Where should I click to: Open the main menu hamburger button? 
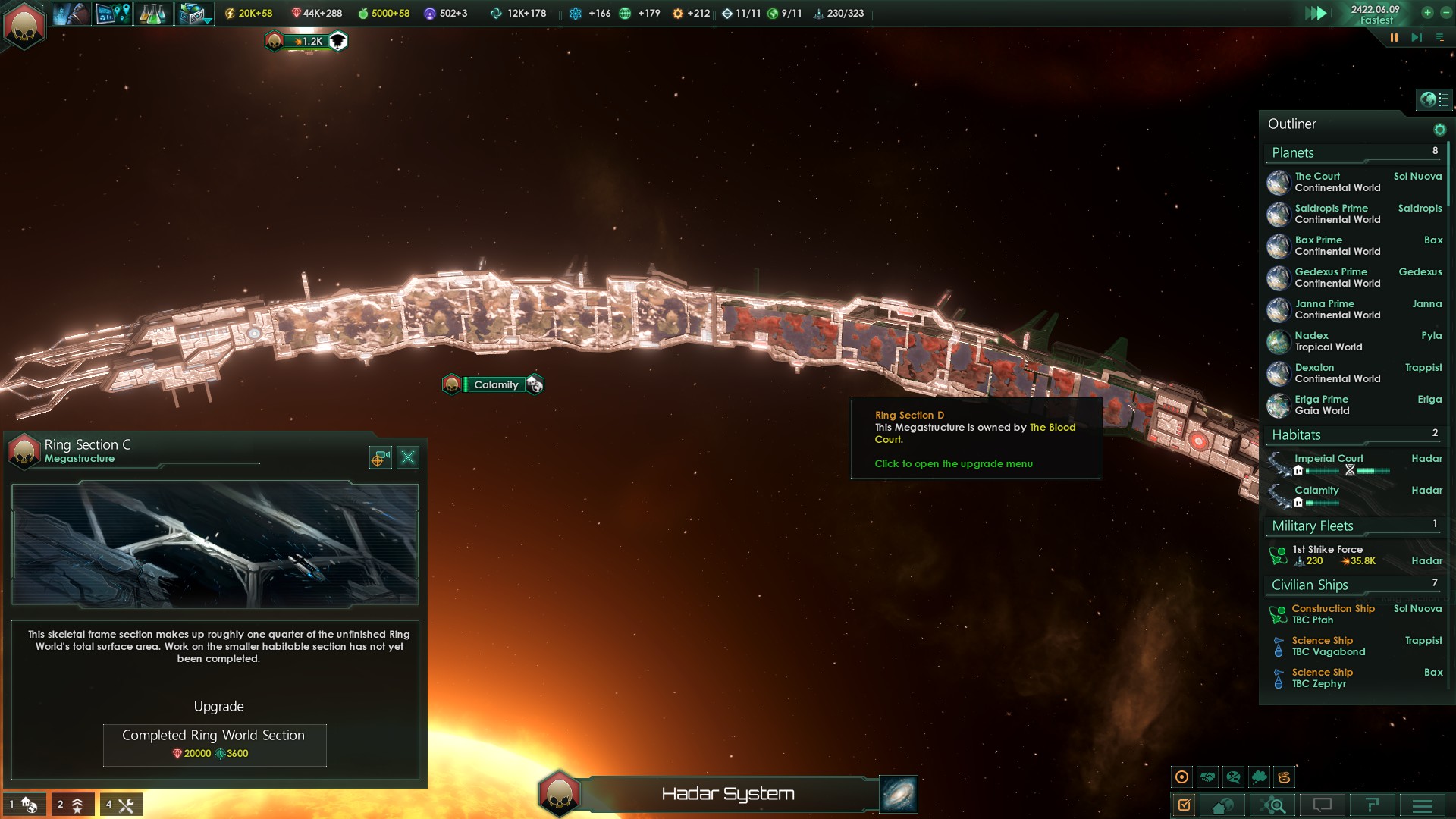coord(1422,805)
